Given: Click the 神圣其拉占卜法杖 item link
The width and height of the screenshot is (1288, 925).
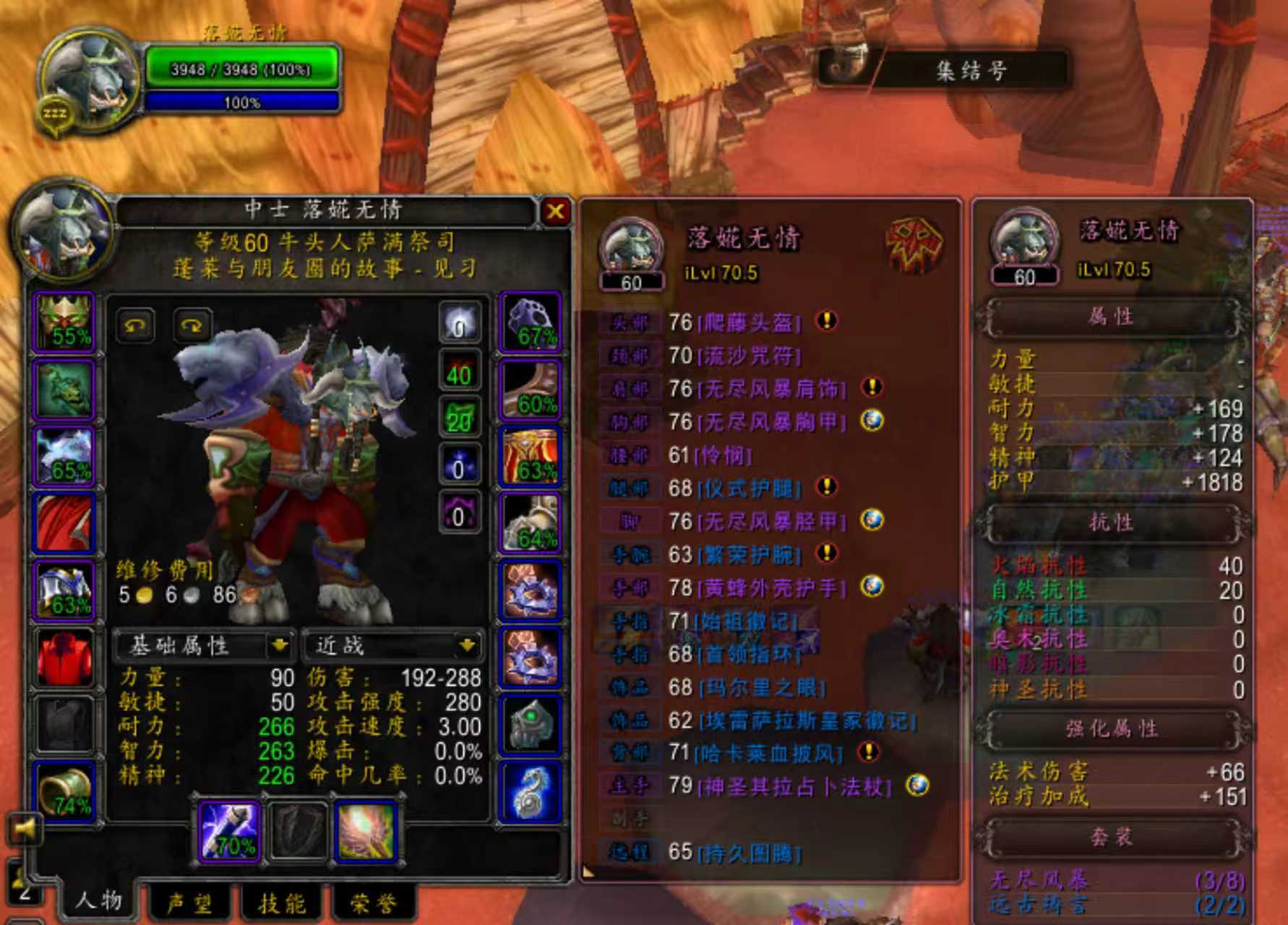Looking at the screenshot, I should point(795,786).
